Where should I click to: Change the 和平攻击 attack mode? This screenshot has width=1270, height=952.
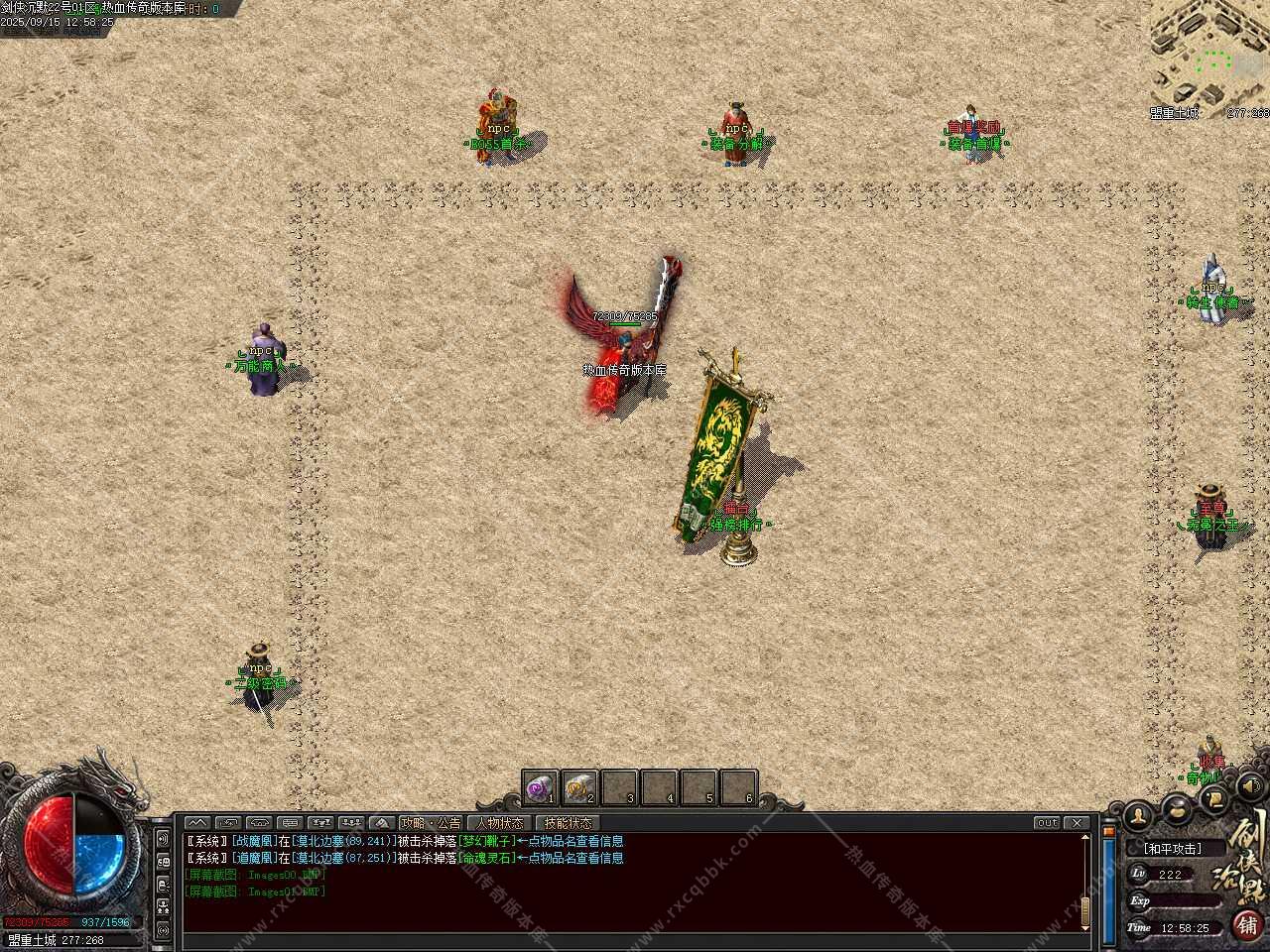pos(1172,849)
